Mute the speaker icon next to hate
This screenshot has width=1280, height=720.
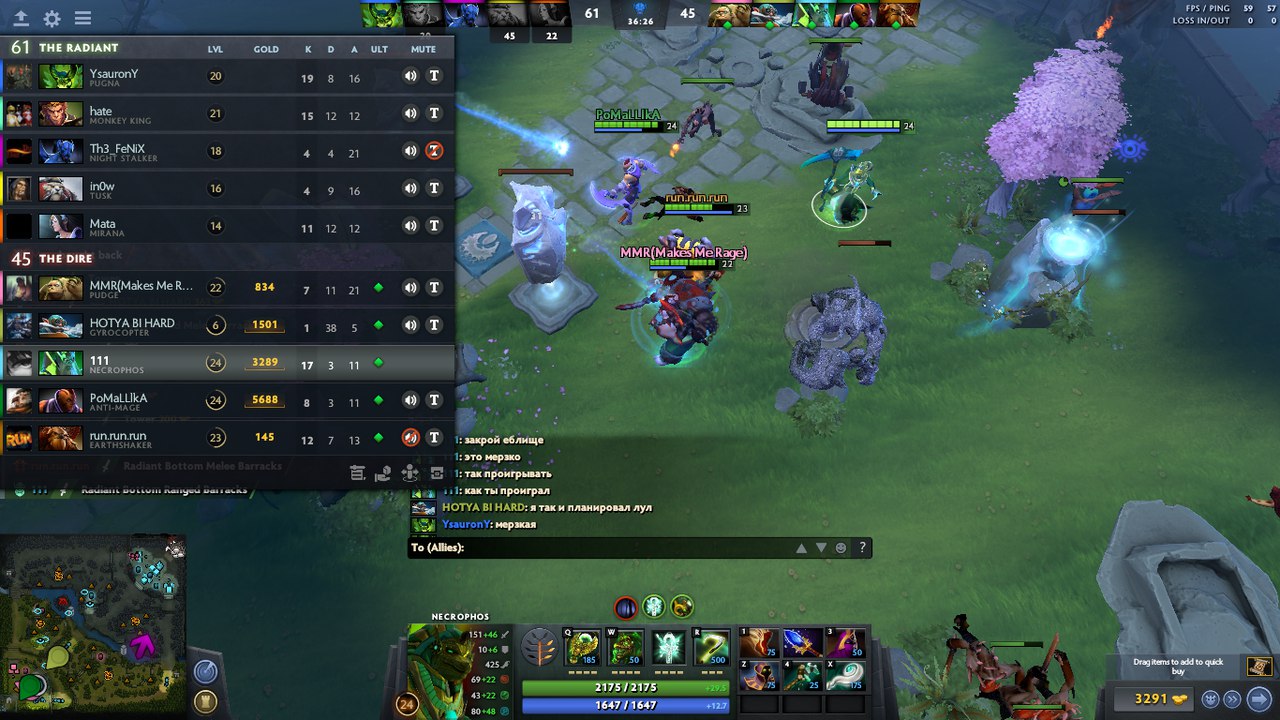click(x=409, y=113)
